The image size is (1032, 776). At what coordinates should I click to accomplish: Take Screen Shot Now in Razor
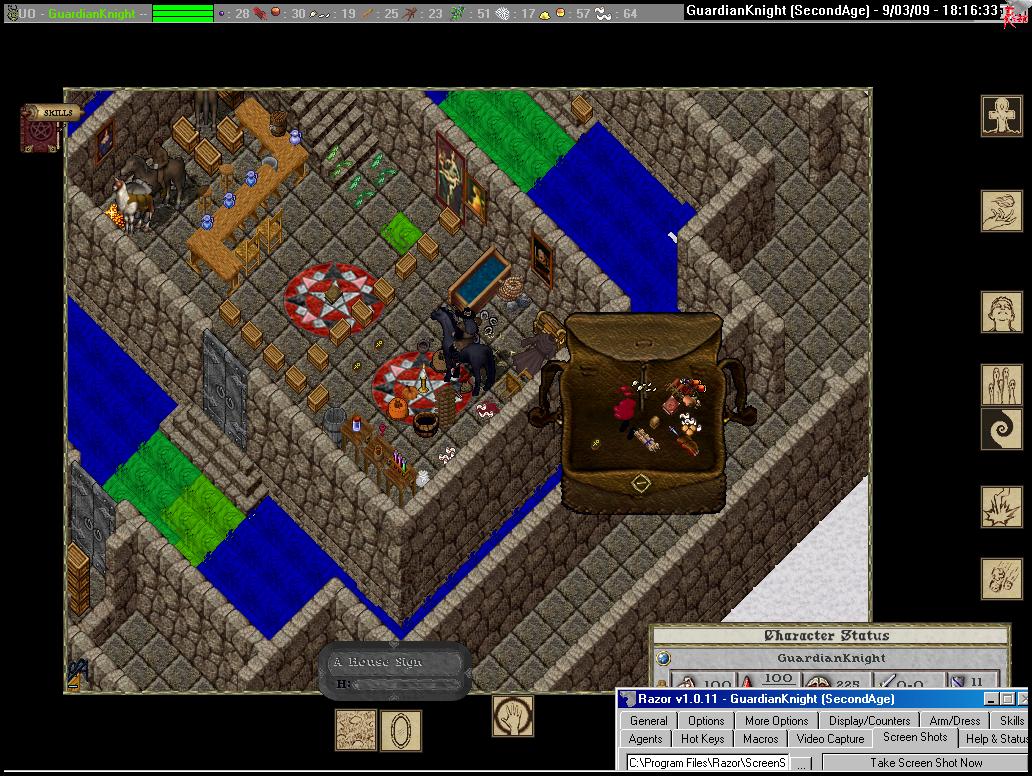[925, 763]
